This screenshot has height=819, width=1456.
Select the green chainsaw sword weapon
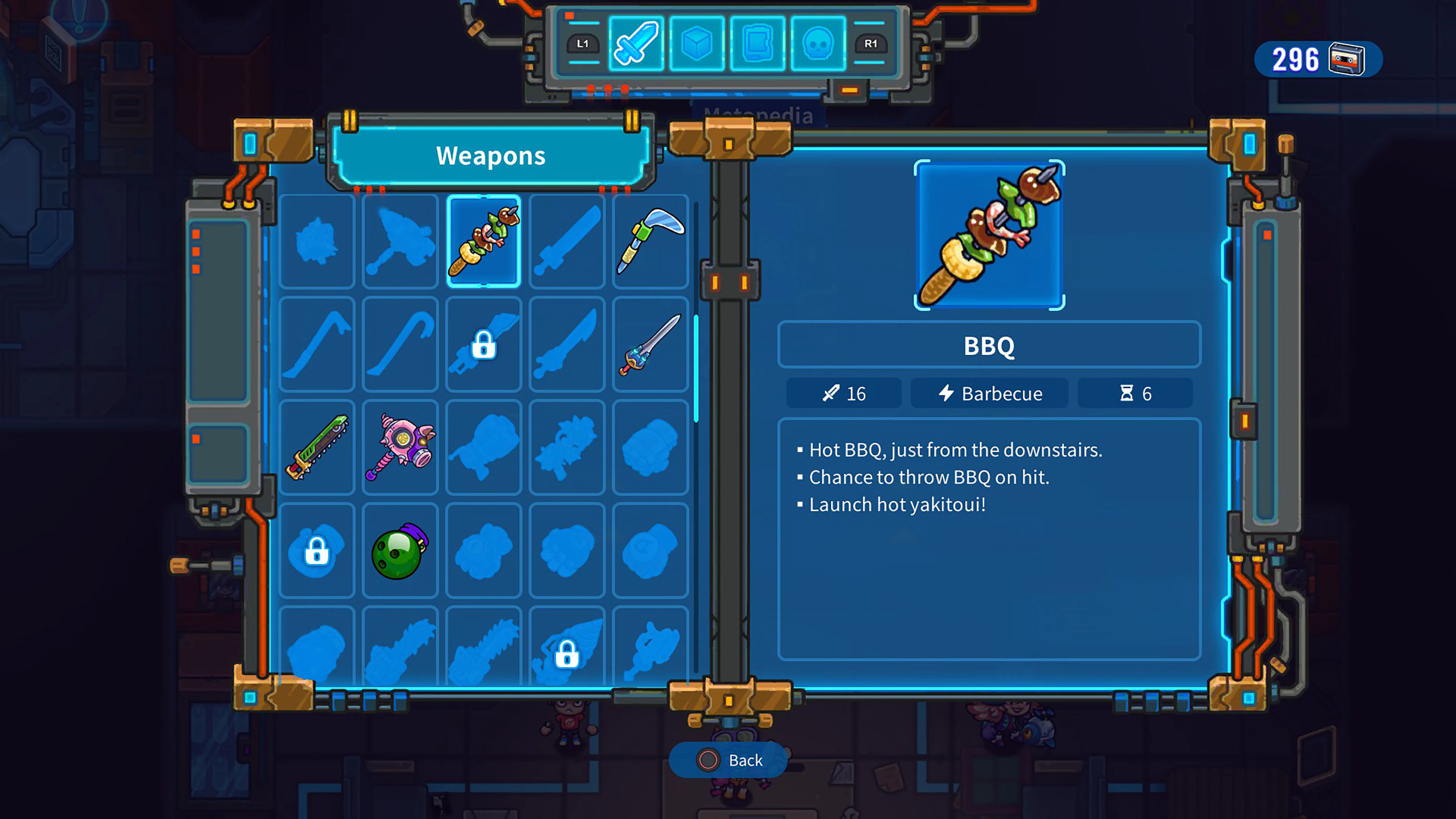click(x=317, y=448)
